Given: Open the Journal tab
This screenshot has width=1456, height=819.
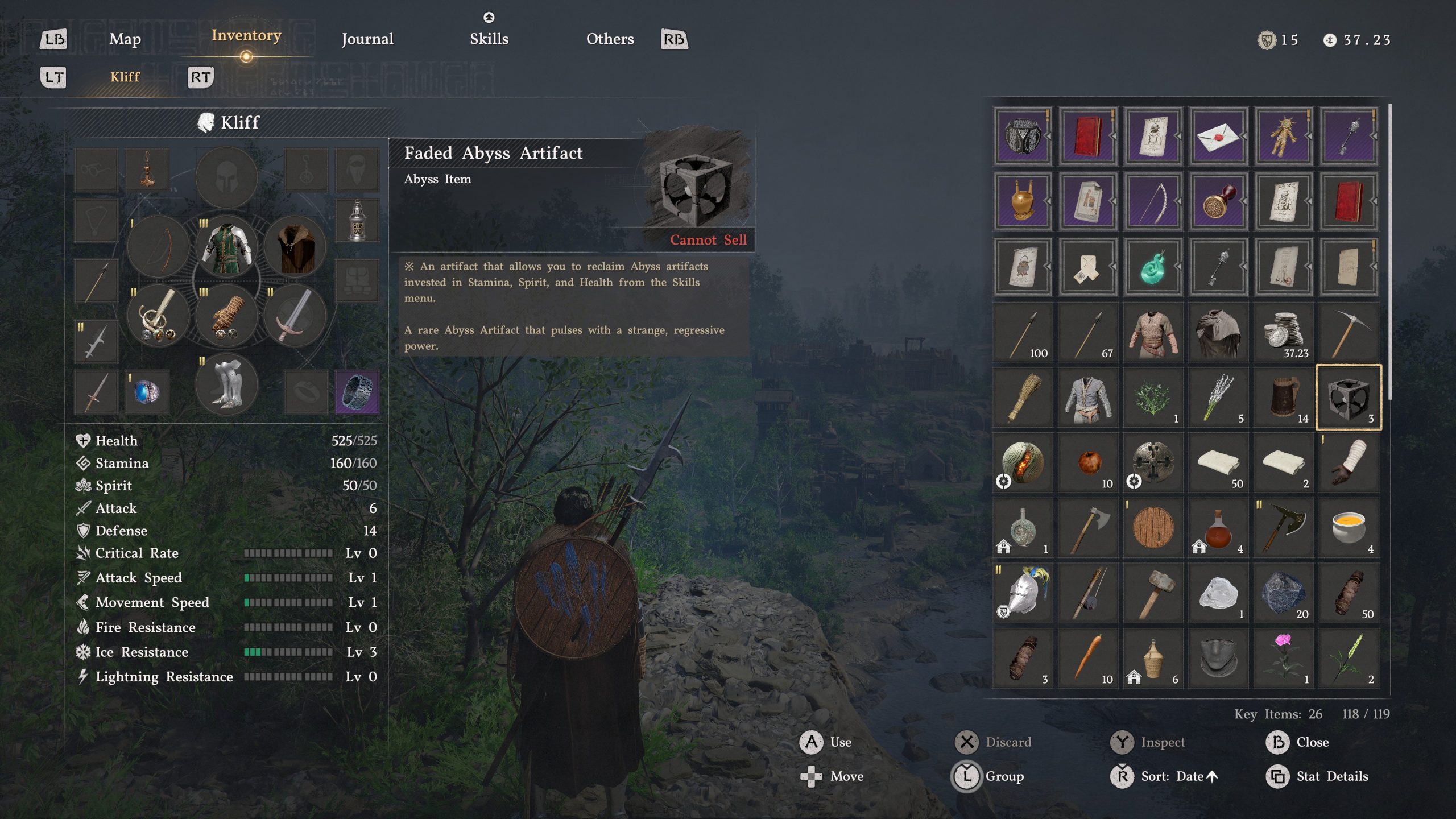Looking at the screenshot, I should [367, 39].
